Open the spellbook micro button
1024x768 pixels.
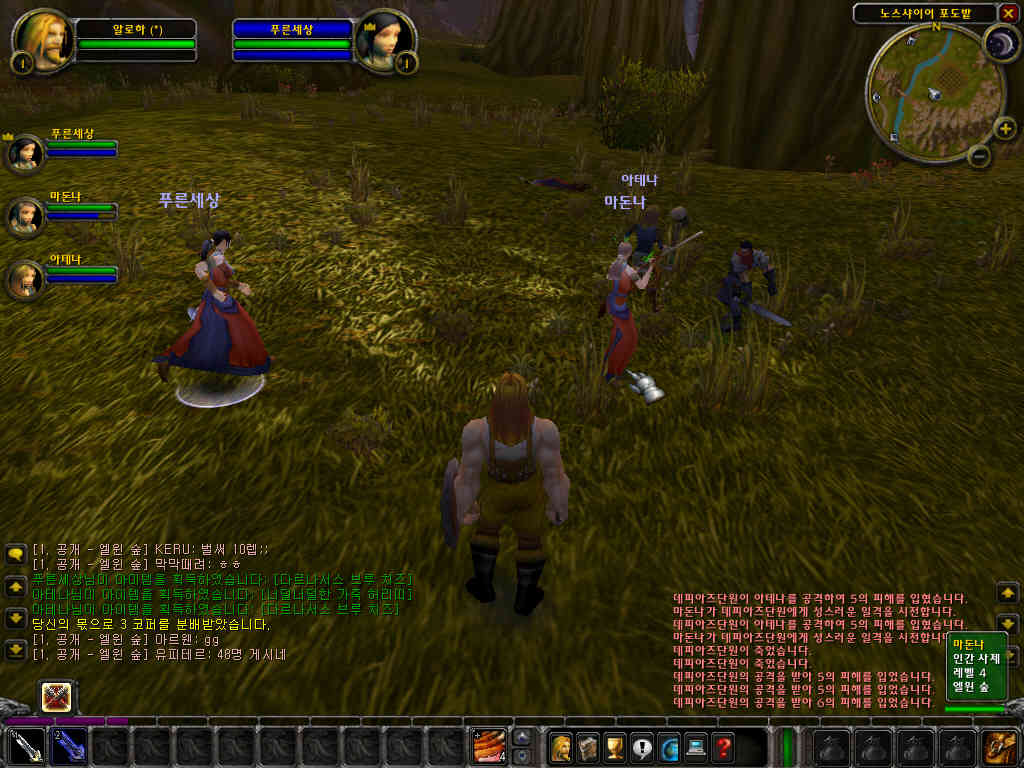point(588,746)
